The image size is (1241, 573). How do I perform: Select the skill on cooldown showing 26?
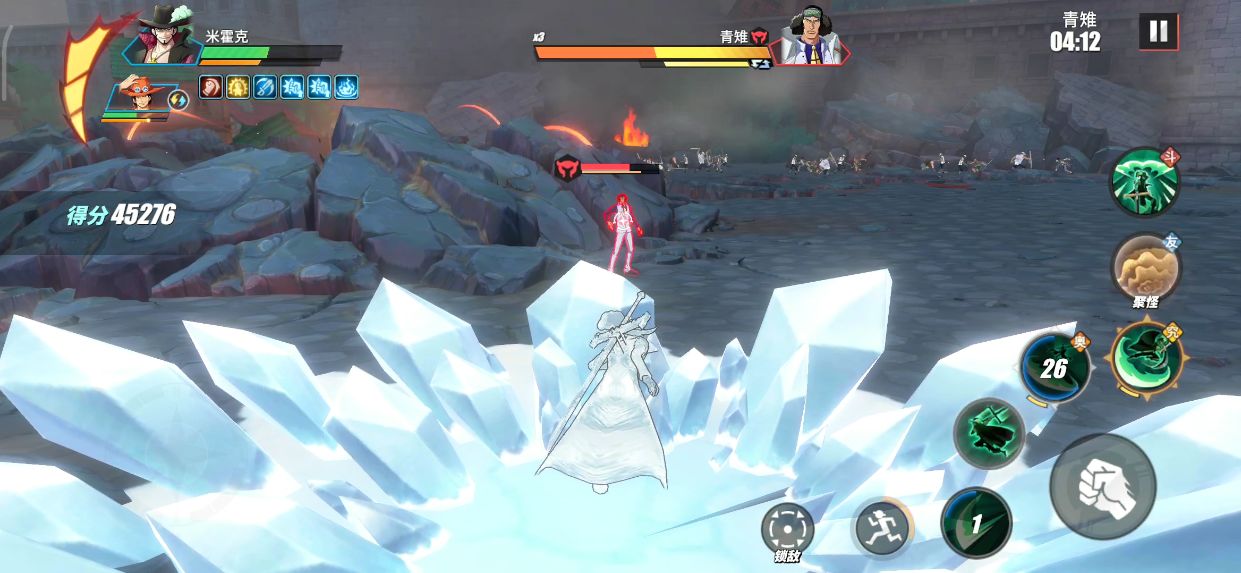(1055, 369)
